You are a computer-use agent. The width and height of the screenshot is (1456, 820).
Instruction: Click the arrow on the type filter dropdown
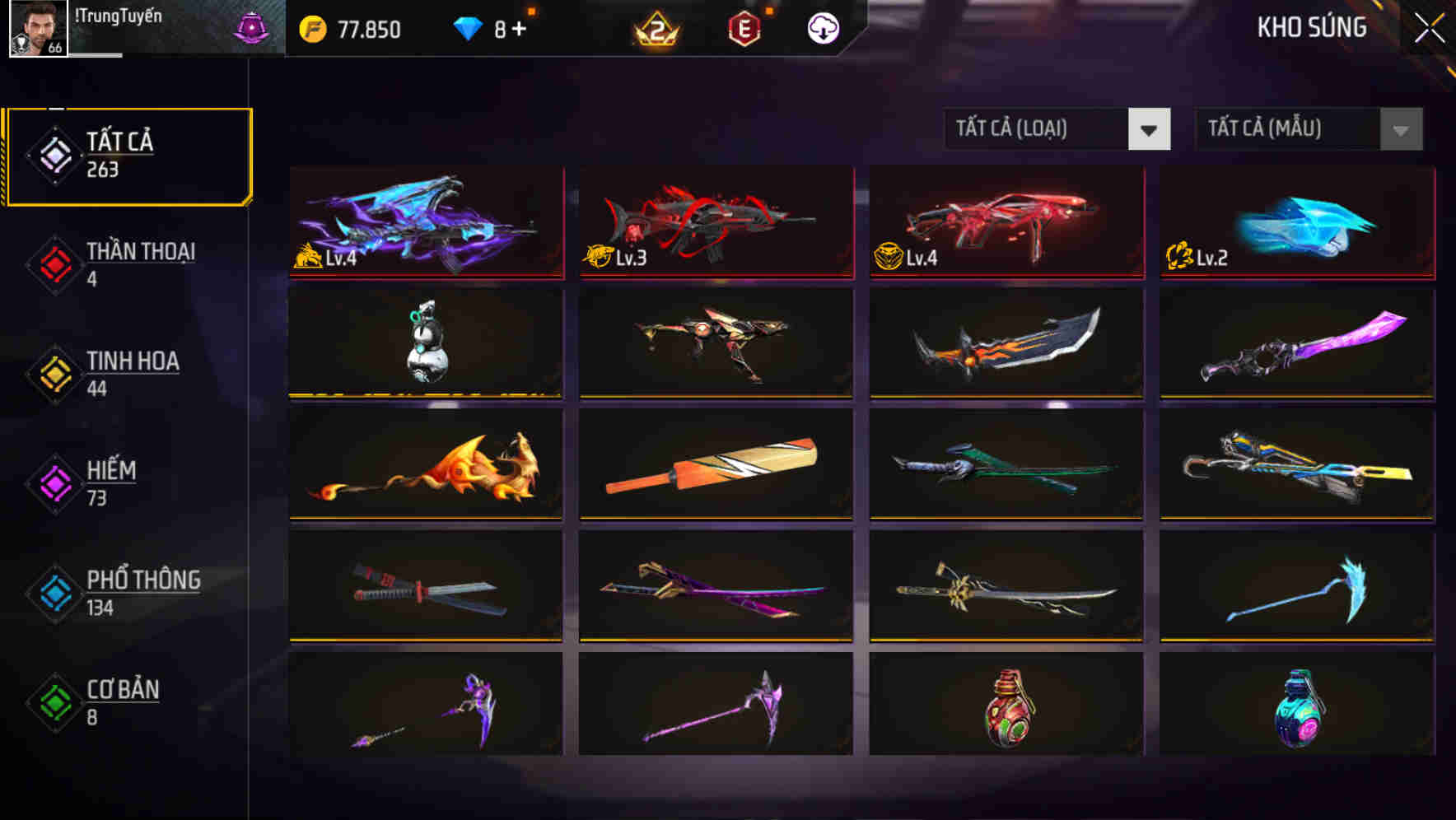point(1150,129)
